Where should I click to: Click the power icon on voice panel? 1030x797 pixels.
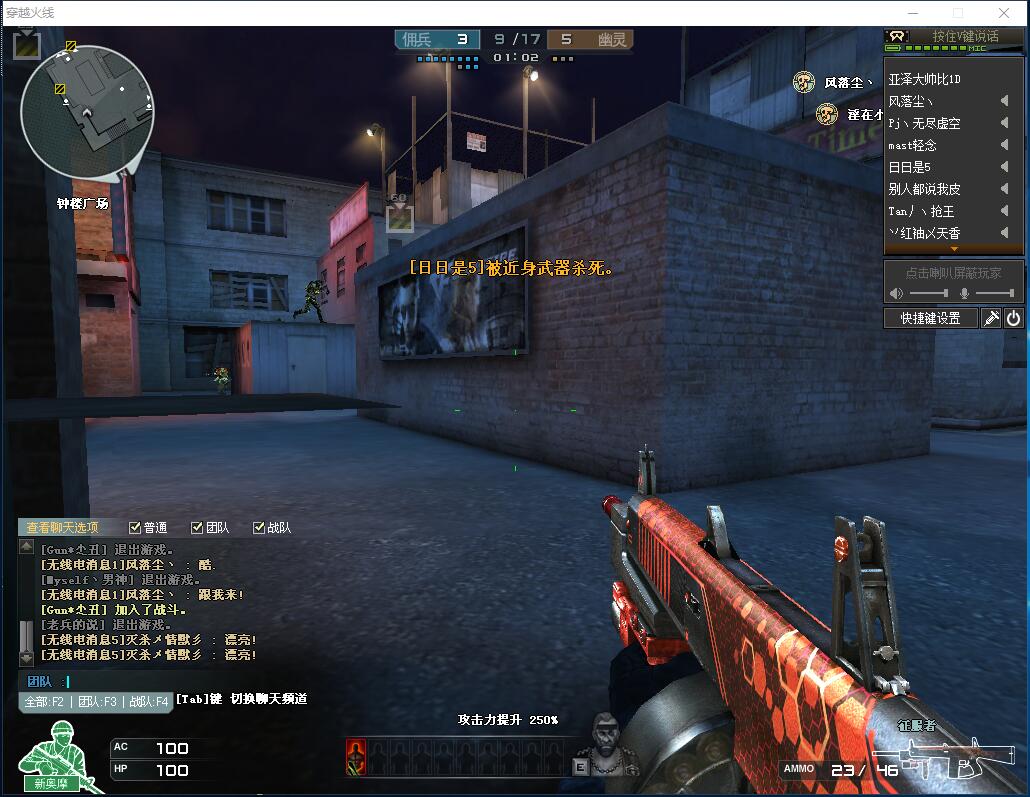coord(1013,318)
